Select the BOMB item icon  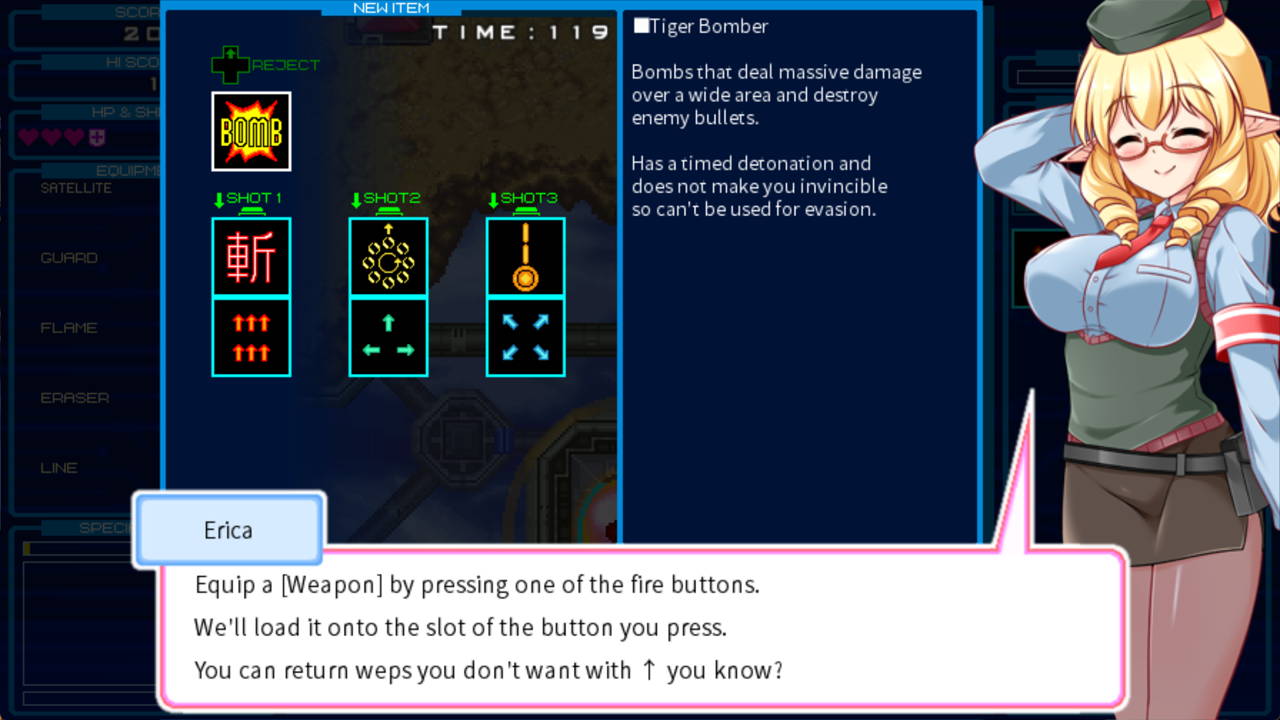250,131
